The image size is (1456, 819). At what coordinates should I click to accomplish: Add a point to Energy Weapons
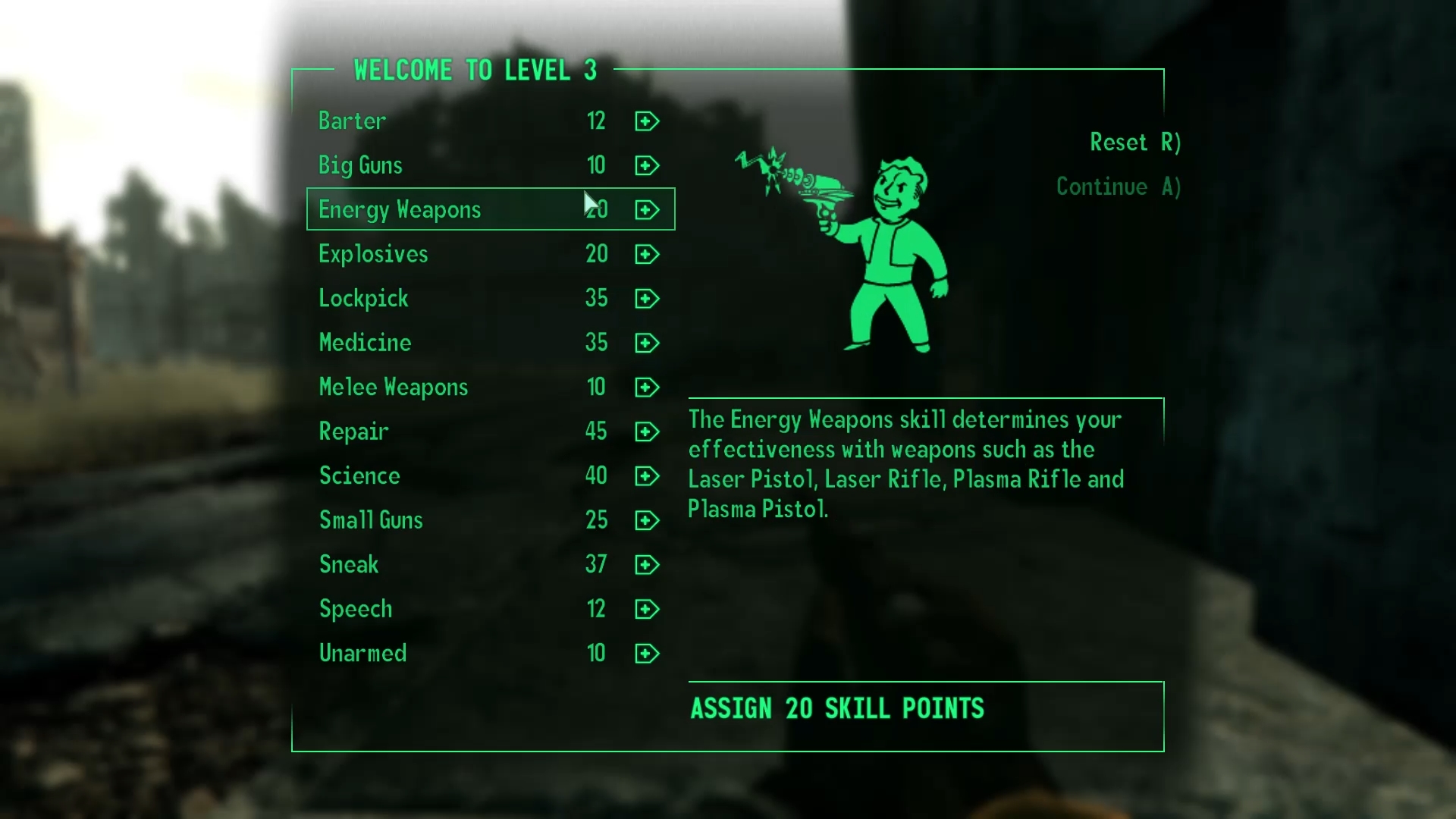(x=647, y=210)
